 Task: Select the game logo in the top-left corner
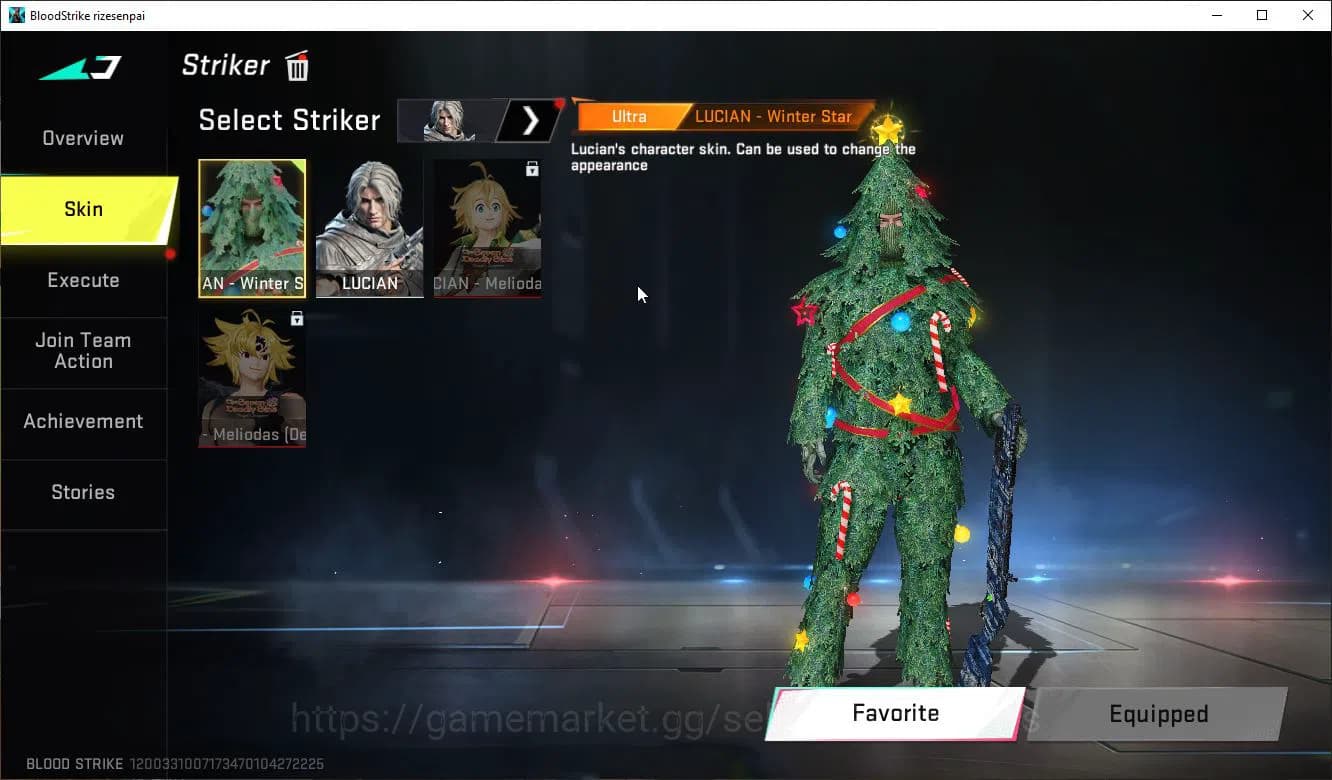(78, 67)
